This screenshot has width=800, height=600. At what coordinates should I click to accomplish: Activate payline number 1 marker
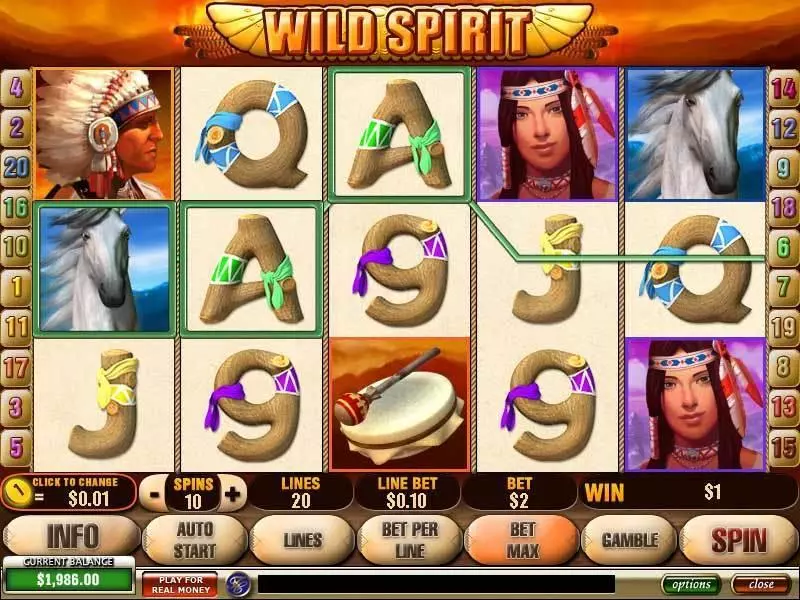16,285
